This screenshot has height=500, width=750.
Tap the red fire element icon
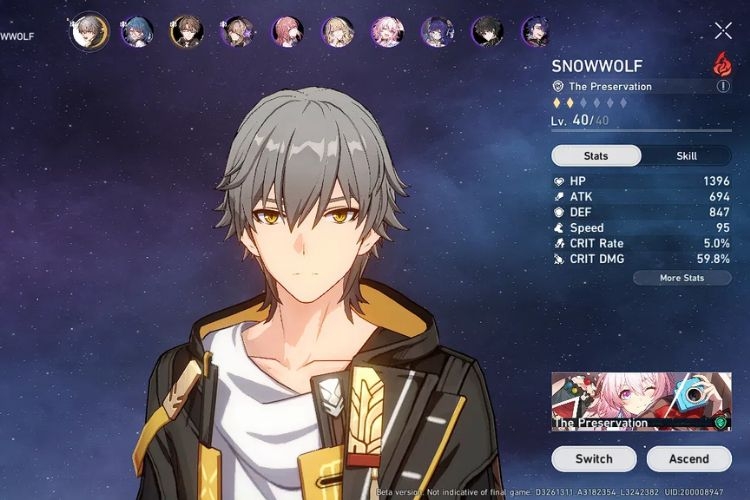click(720, 63)
